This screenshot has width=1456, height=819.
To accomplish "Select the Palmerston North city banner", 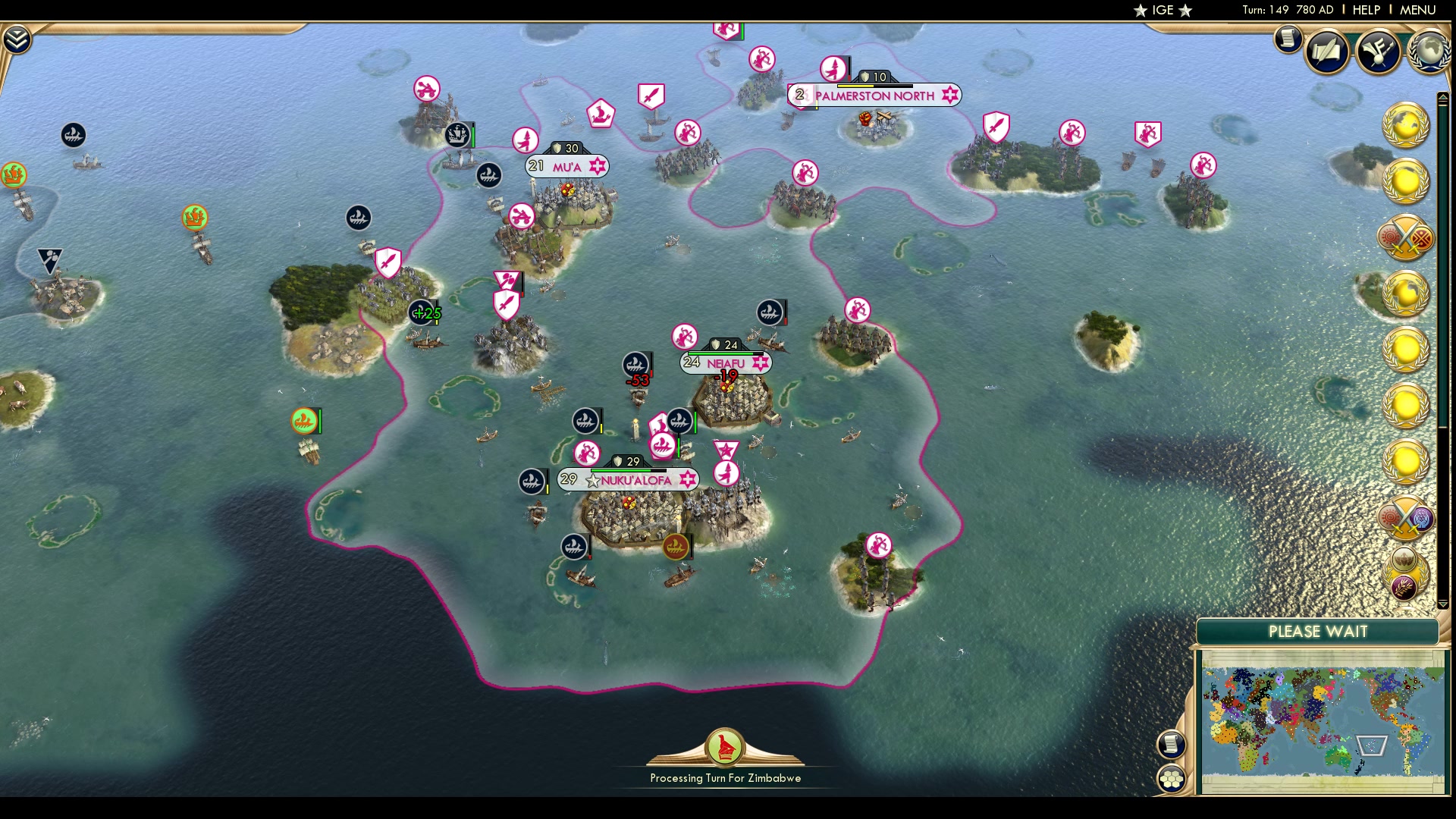I will [874, 96].
